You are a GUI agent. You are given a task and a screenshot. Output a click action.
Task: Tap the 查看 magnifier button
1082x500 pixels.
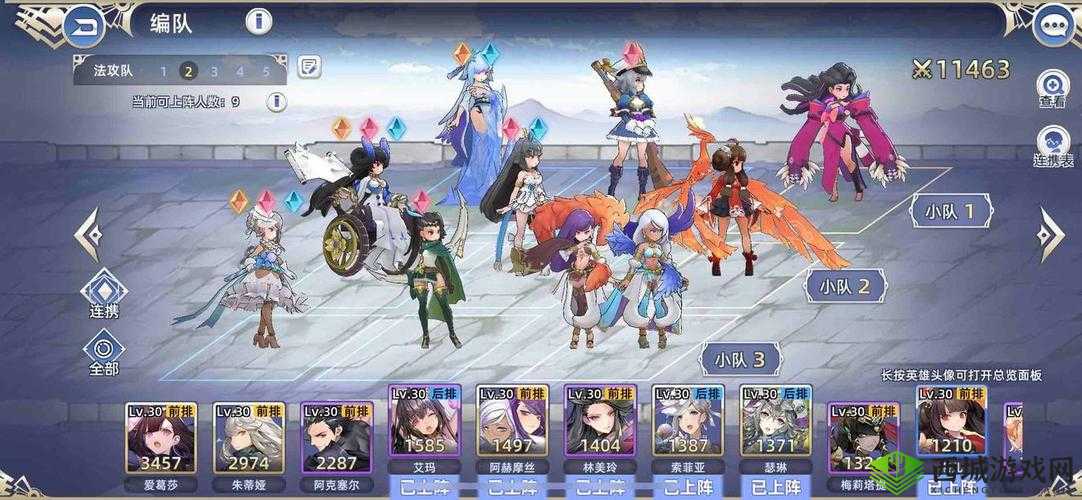tap(1052, 88)
